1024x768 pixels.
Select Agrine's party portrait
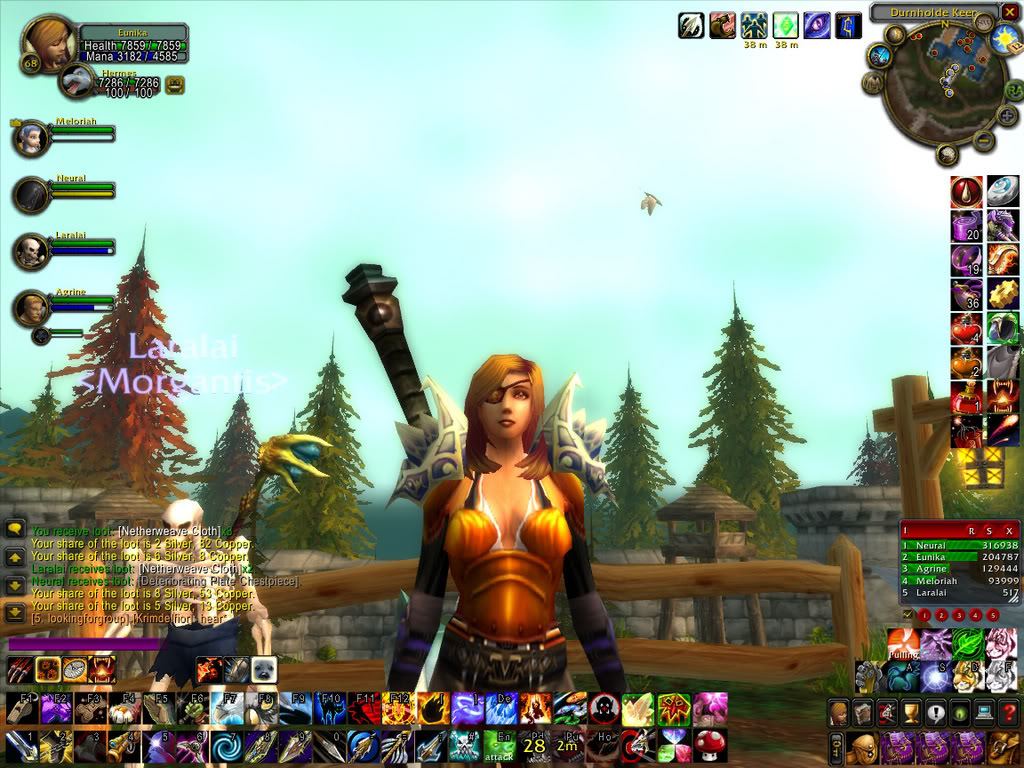(32, 308)
